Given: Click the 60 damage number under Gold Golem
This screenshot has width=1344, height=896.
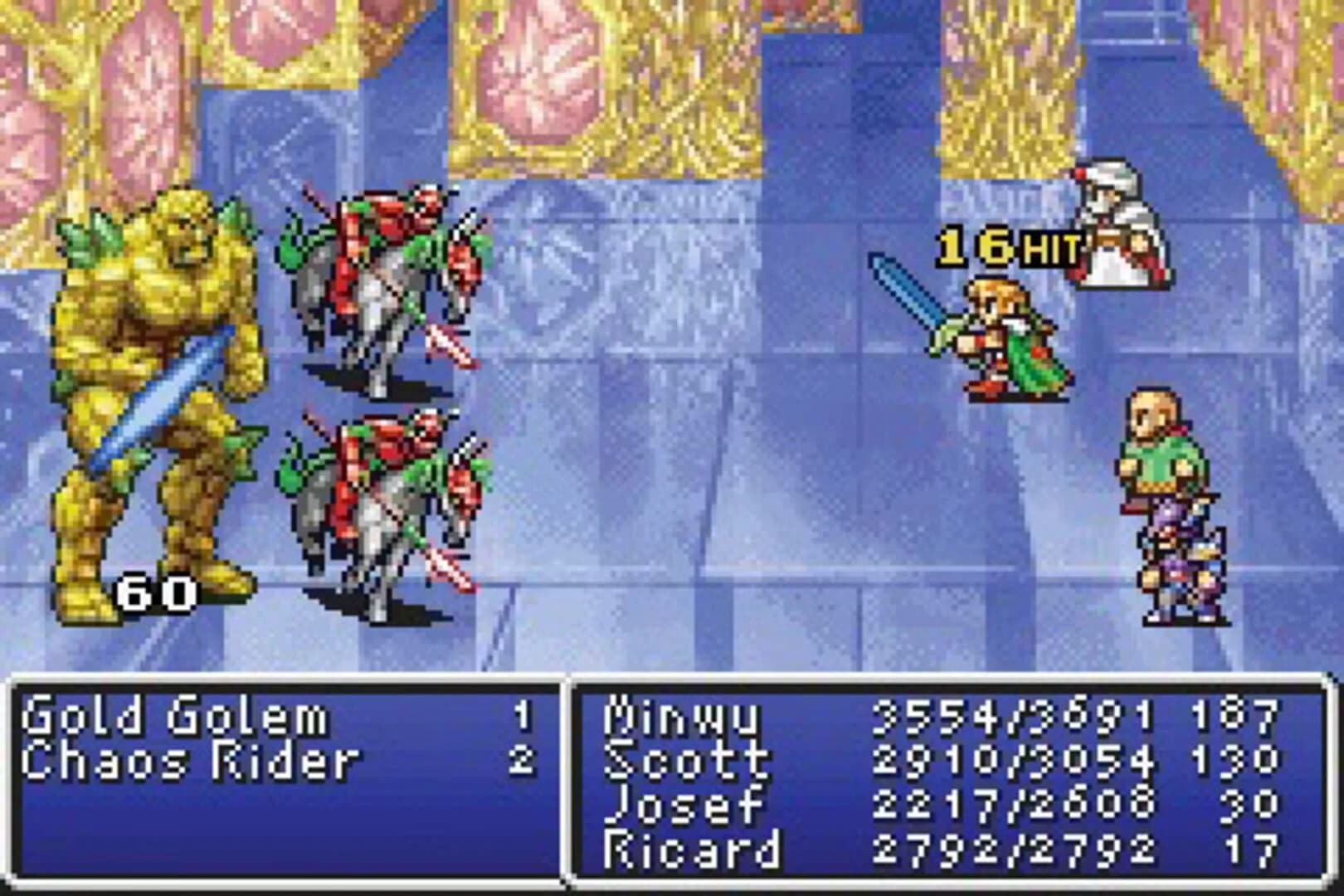Looking at the screenshot, I should pos(158,592).
